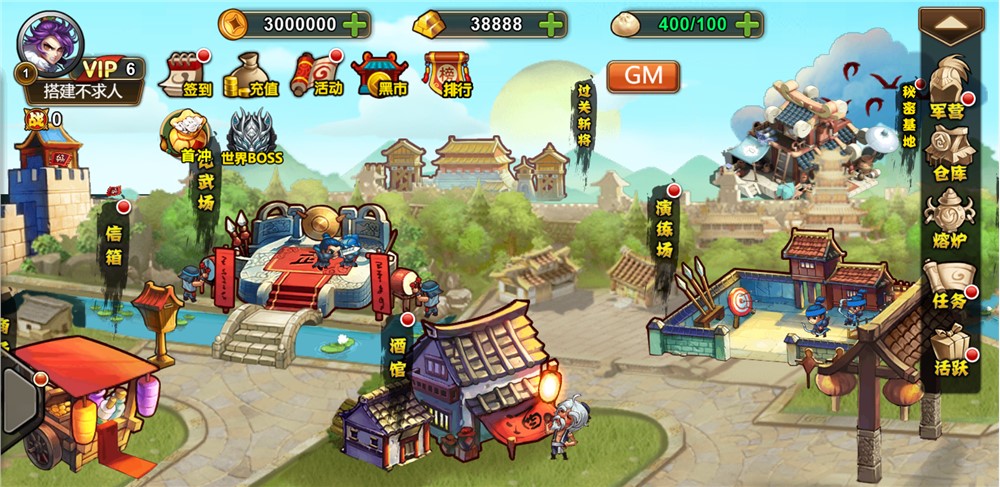
Task: Open the 首冲 first recharge reward
Action: point(185,138)
